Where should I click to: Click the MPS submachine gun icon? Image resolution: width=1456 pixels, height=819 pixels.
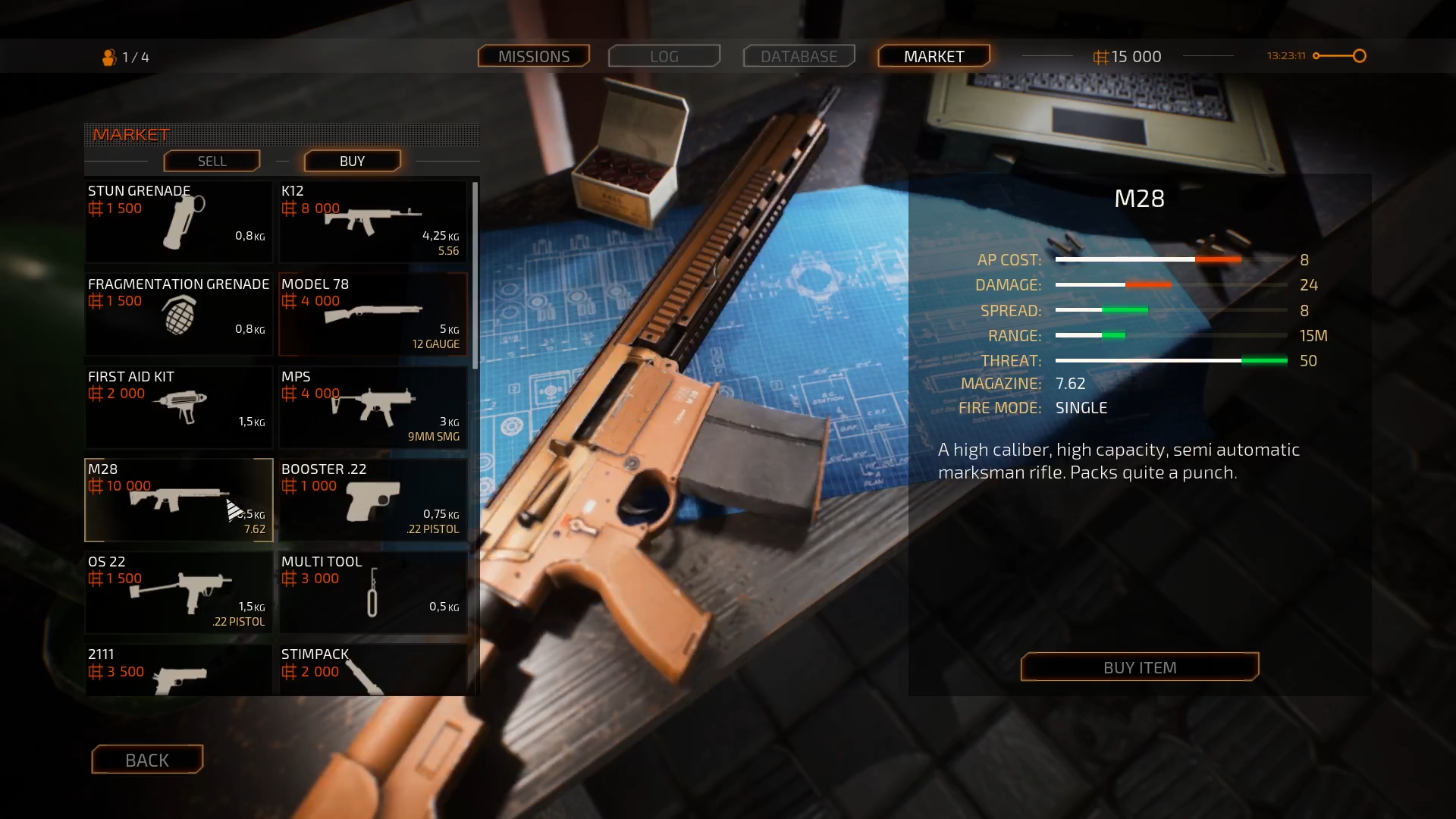tap(372, 407)
